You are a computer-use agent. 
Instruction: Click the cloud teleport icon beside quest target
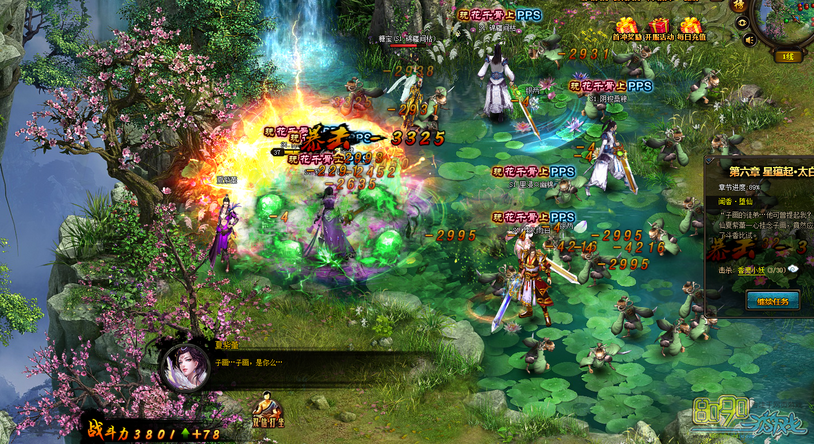click(793, 269)
